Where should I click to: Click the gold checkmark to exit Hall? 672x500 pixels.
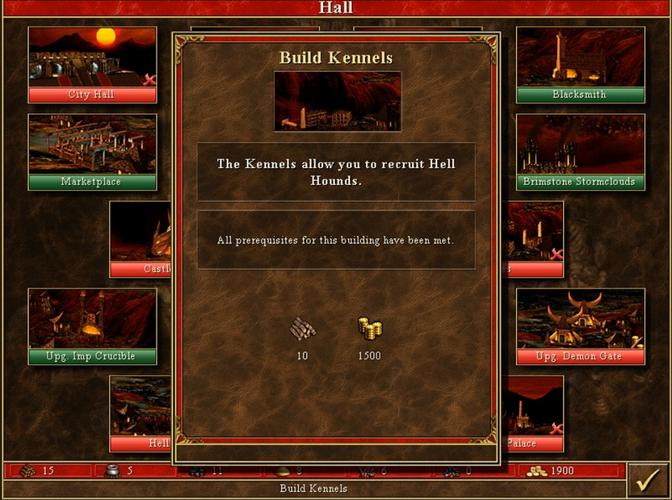(648, 478)
